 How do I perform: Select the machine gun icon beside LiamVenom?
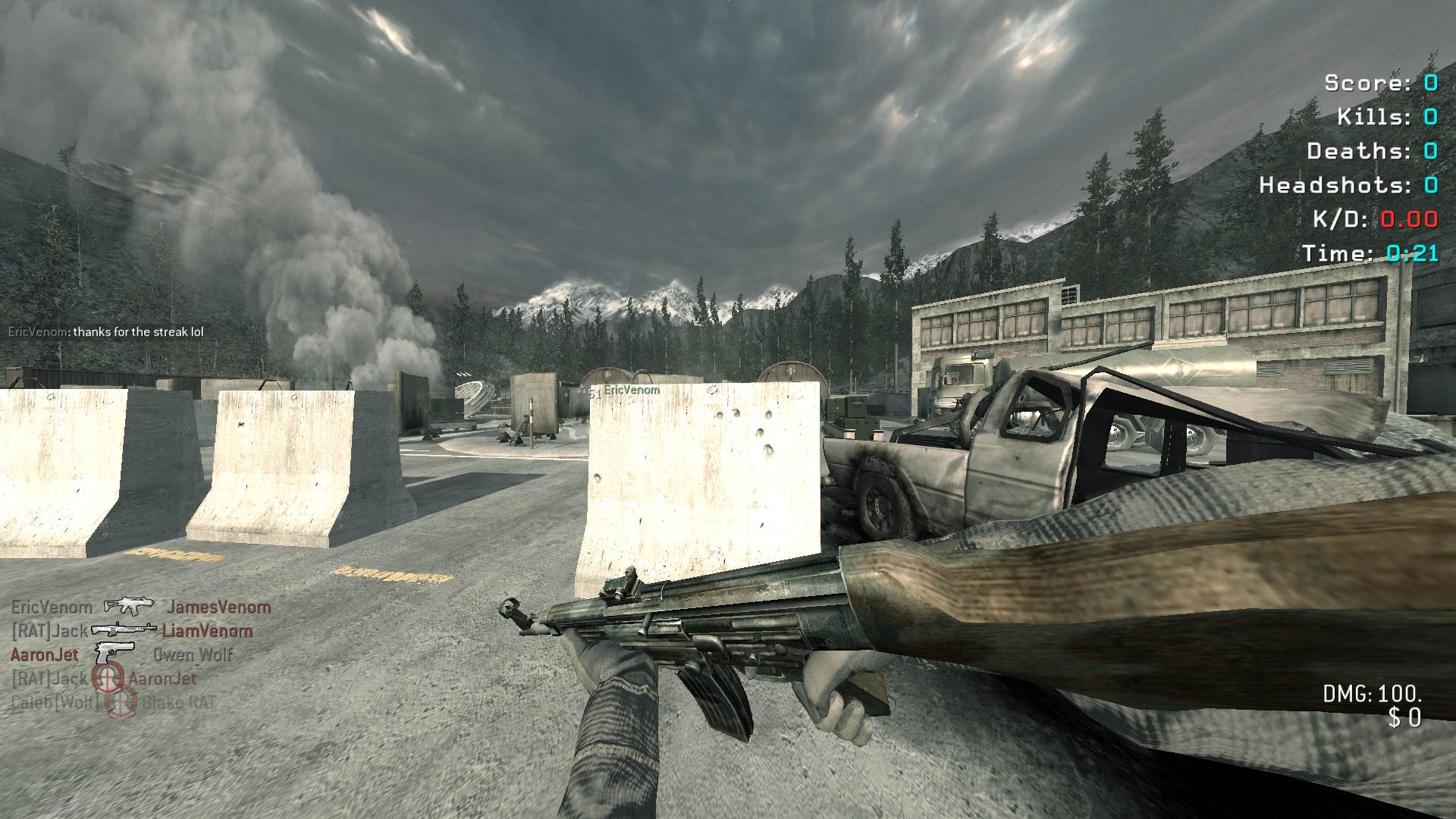point(124,629)
